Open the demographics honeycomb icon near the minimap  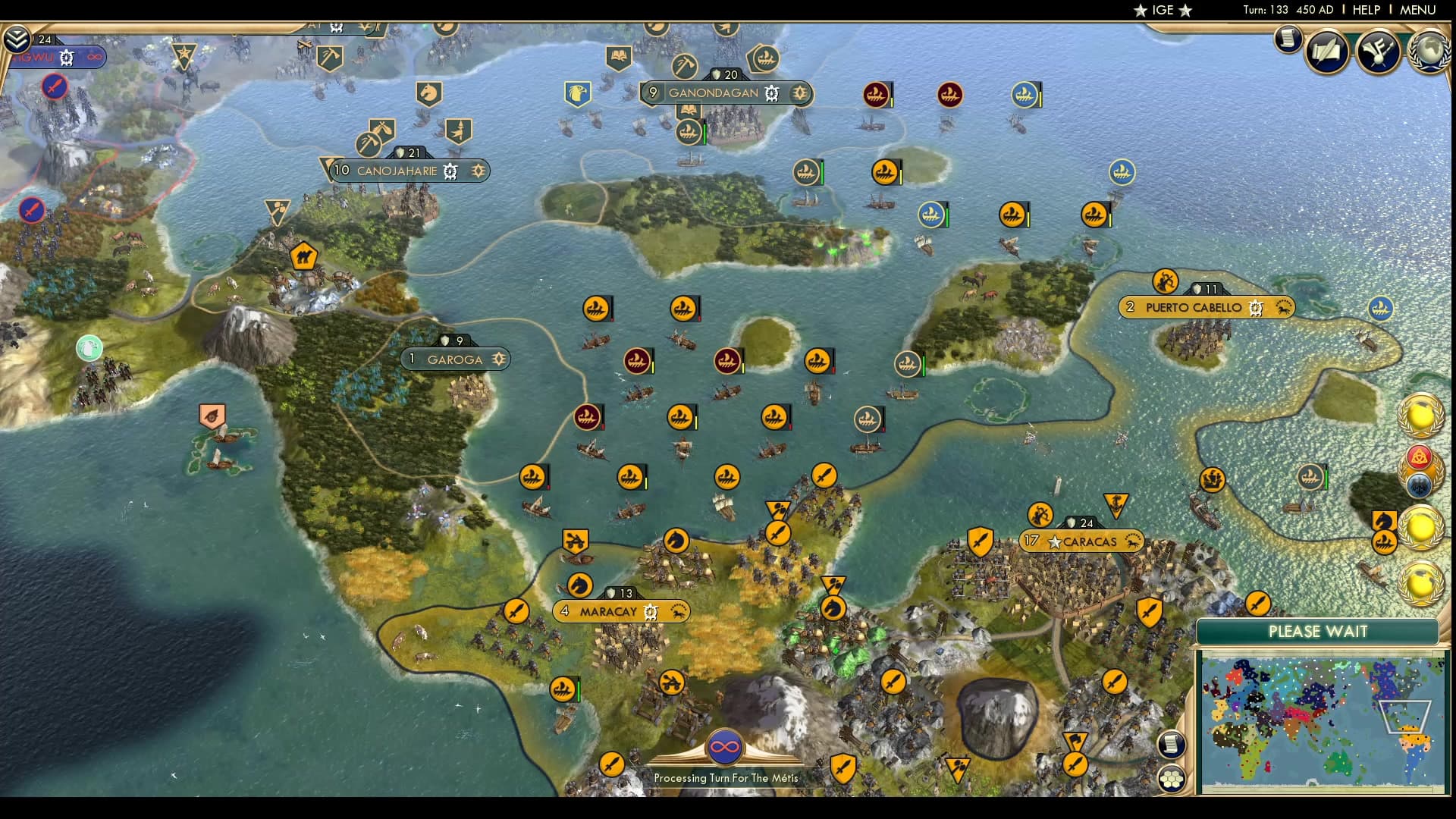click(1172, 777)
